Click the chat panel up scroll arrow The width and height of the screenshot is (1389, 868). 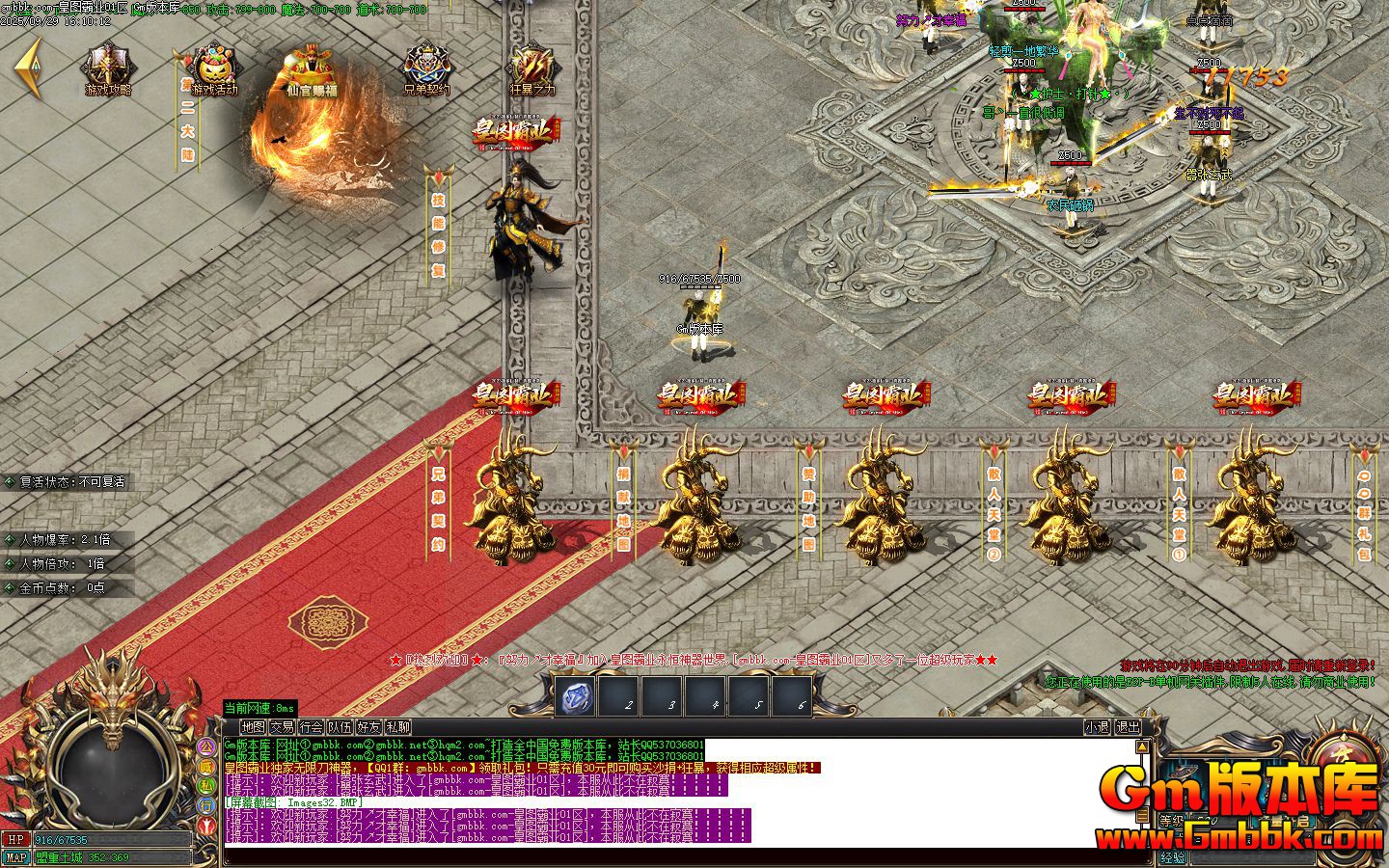click(x=1143, y=745)
